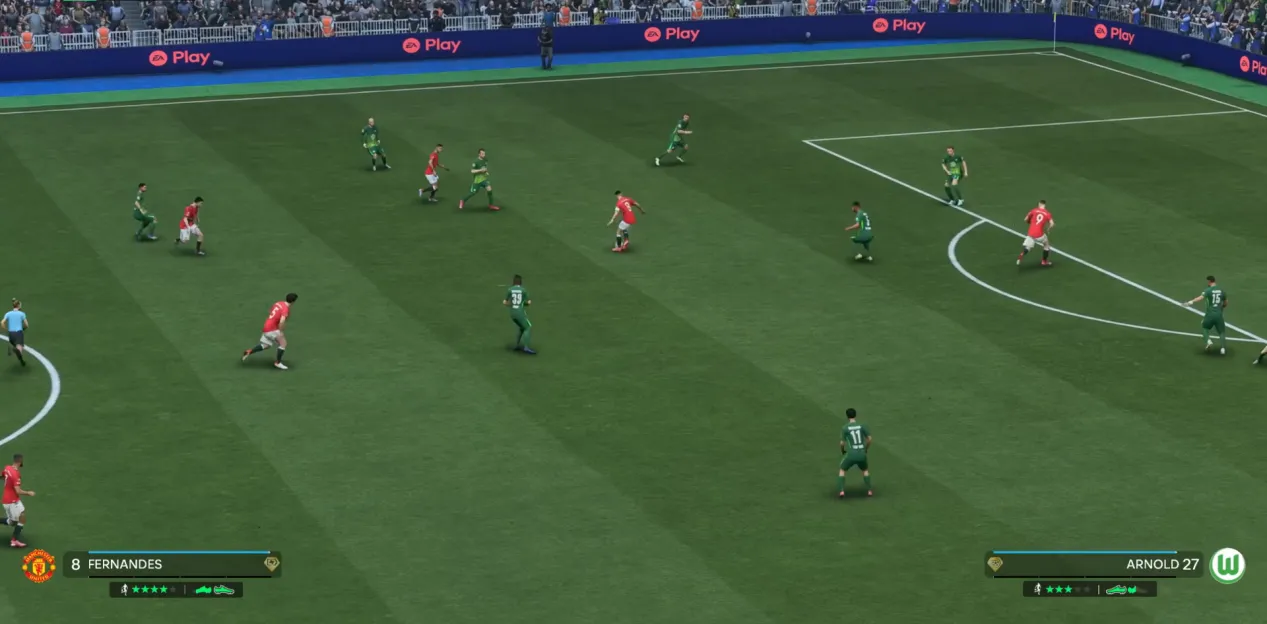This screenshot has width=1267, height=624.
Task: Select the Arnold player name panel
Action: point(1094,564)
